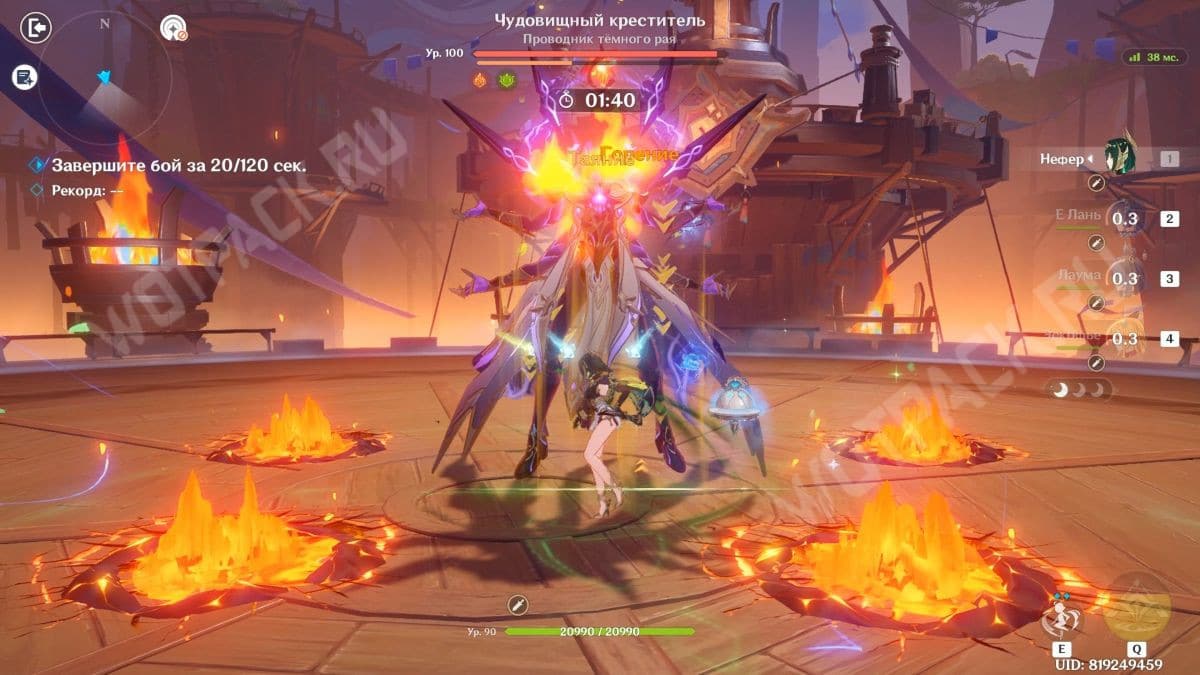Click the exit domain door icon
Screen dimensions: 1200x675
pyautogui.click(x=35, y=28)
